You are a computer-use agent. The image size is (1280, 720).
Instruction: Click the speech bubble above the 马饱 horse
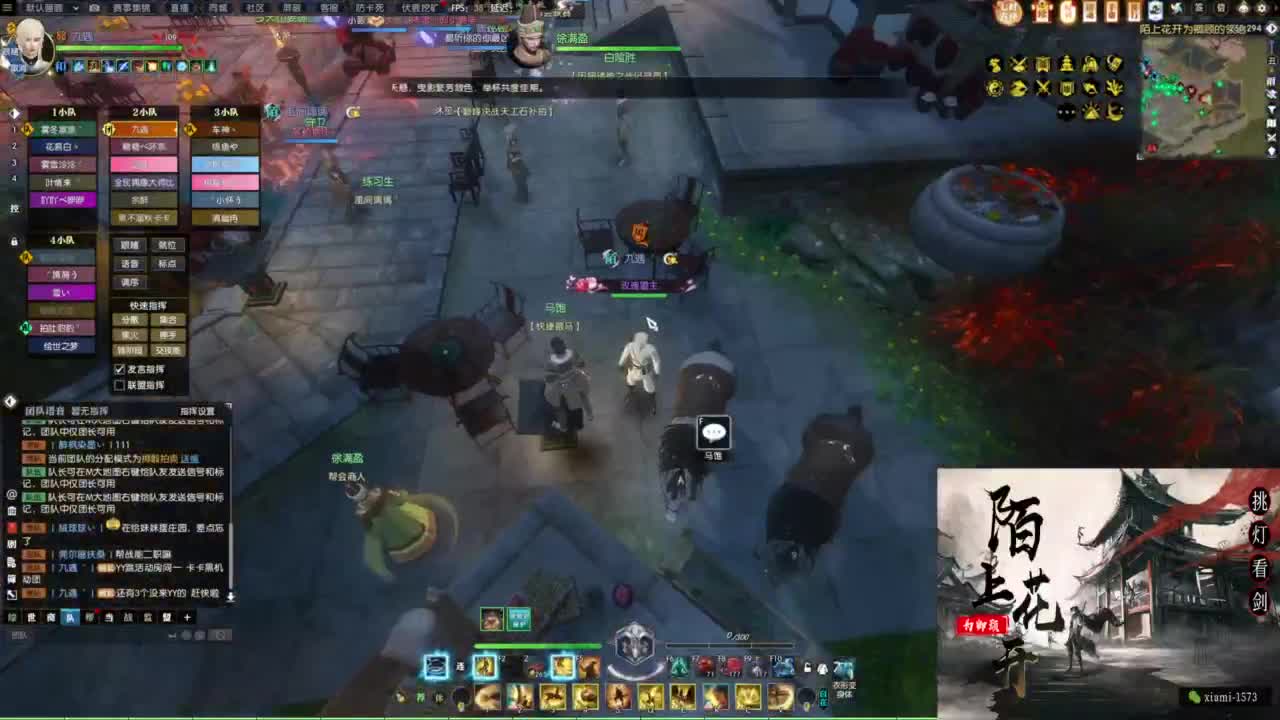[x=712, y=431]
